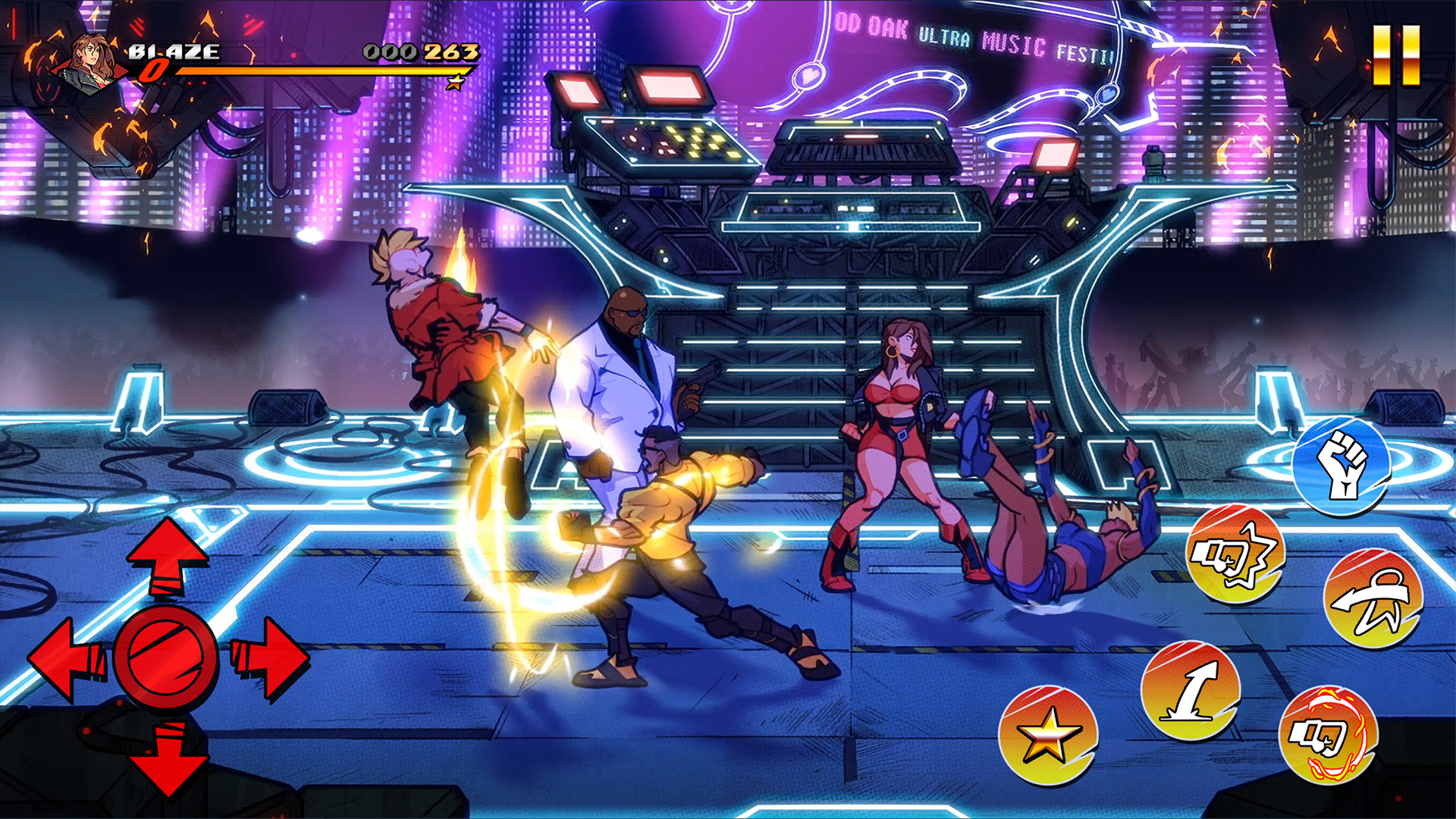This screenshot has height=819, width=1456.
Task: Tap the left arrow on the d-pad
Action: (67, 658)
